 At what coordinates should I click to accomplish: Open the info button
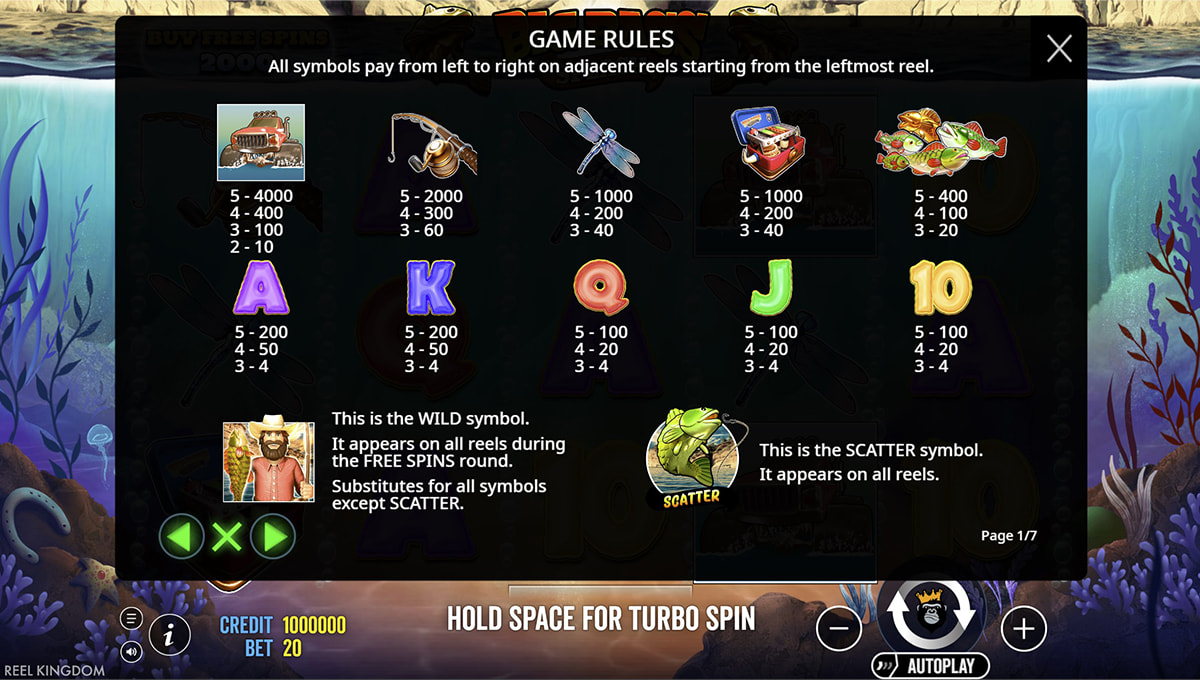[x=170, y=632]
